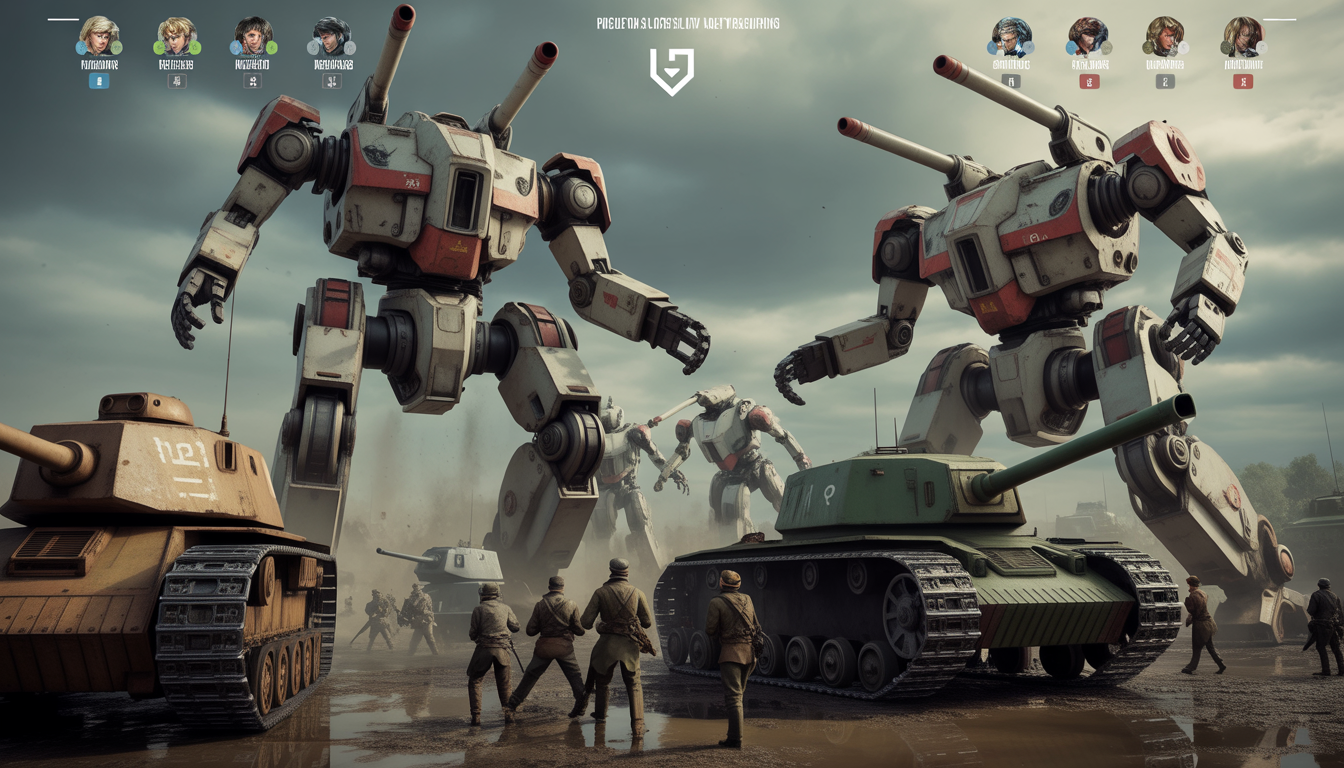Image resolution: width=1344 pixels, height=768 pixels.
Task: Select the right-team portrait above the grey "2" badge
Action: 1165,37
